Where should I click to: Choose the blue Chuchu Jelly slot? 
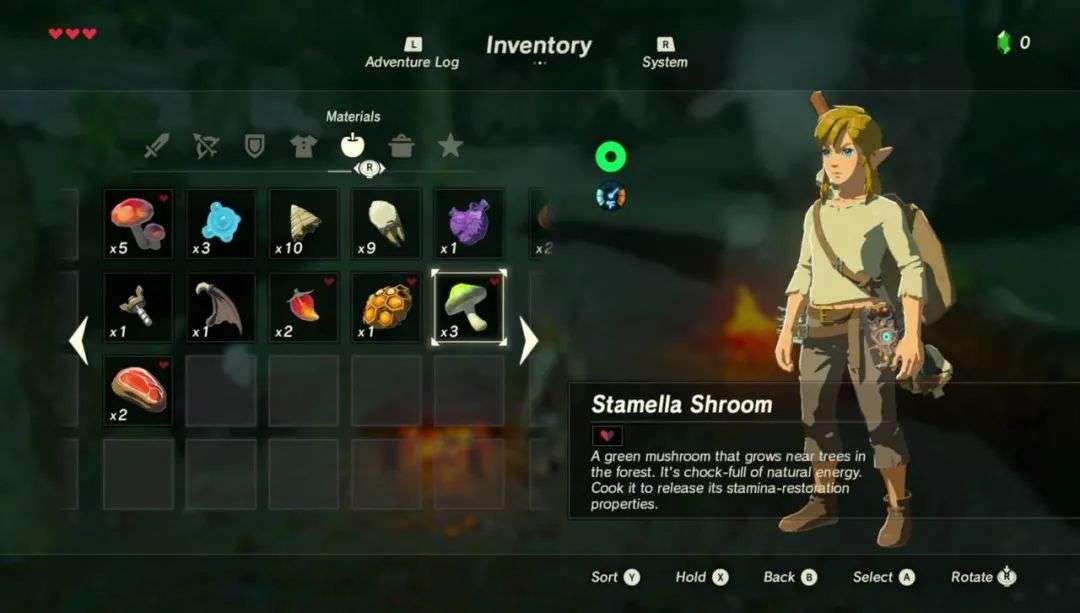pos(221,224)
